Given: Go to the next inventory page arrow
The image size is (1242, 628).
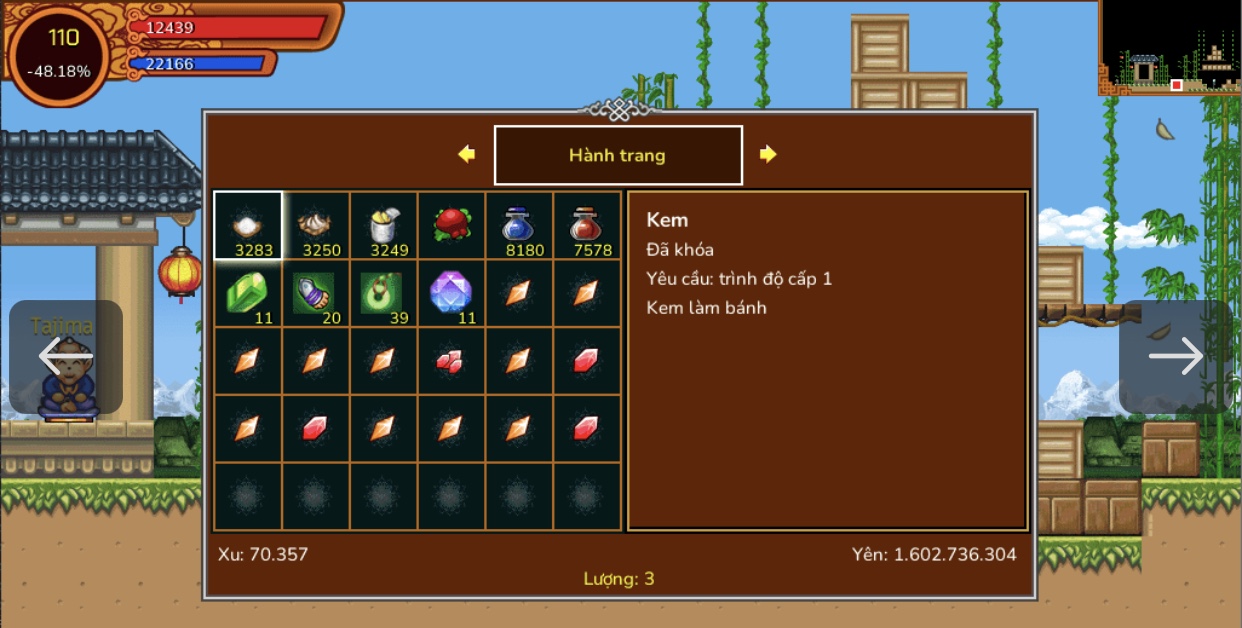Looking at the screenshot, I should 768,154.
